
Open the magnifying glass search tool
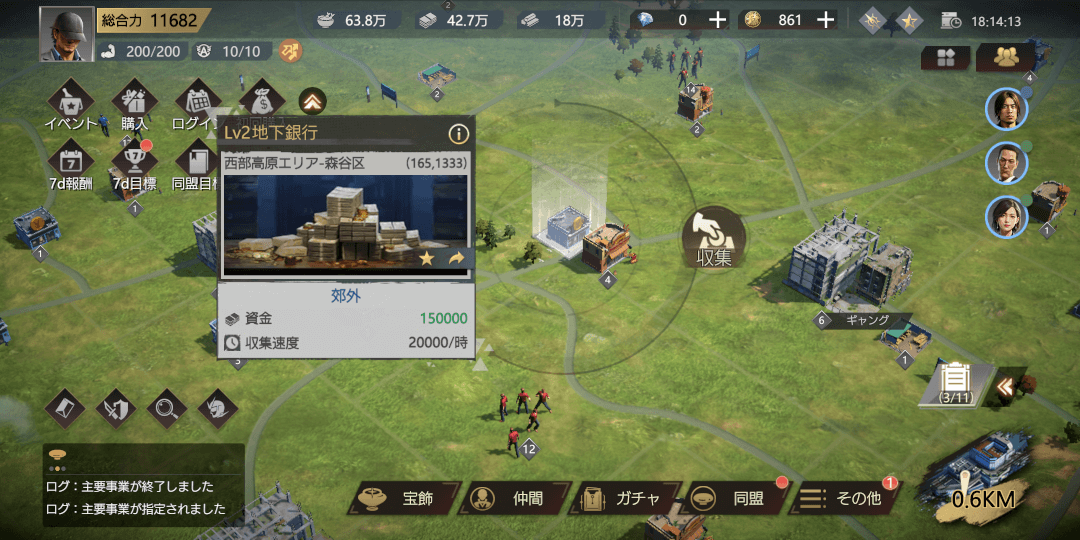point(166,407)
